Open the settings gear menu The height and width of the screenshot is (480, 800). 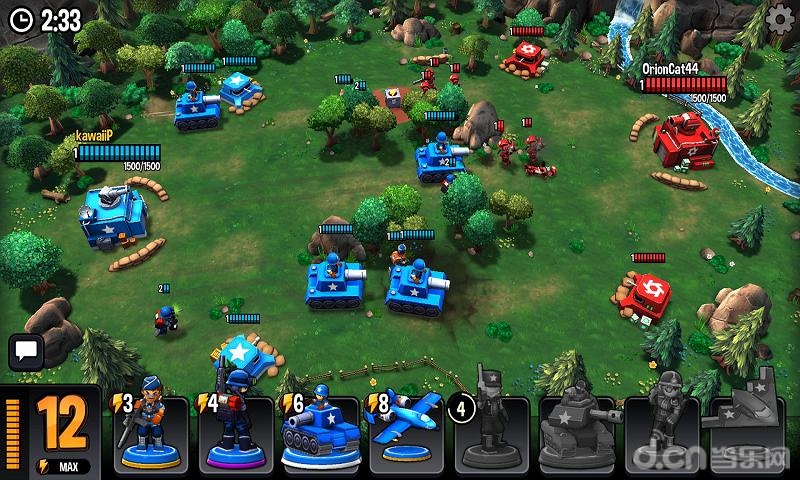click(x=779, y=19)
